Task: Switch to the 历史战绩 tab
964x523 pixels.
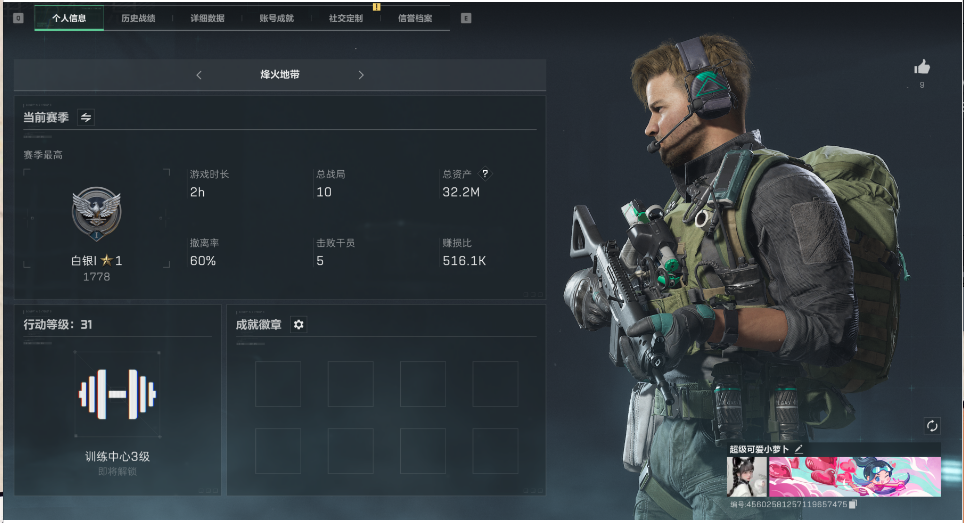Action: (x=138, y=18)
